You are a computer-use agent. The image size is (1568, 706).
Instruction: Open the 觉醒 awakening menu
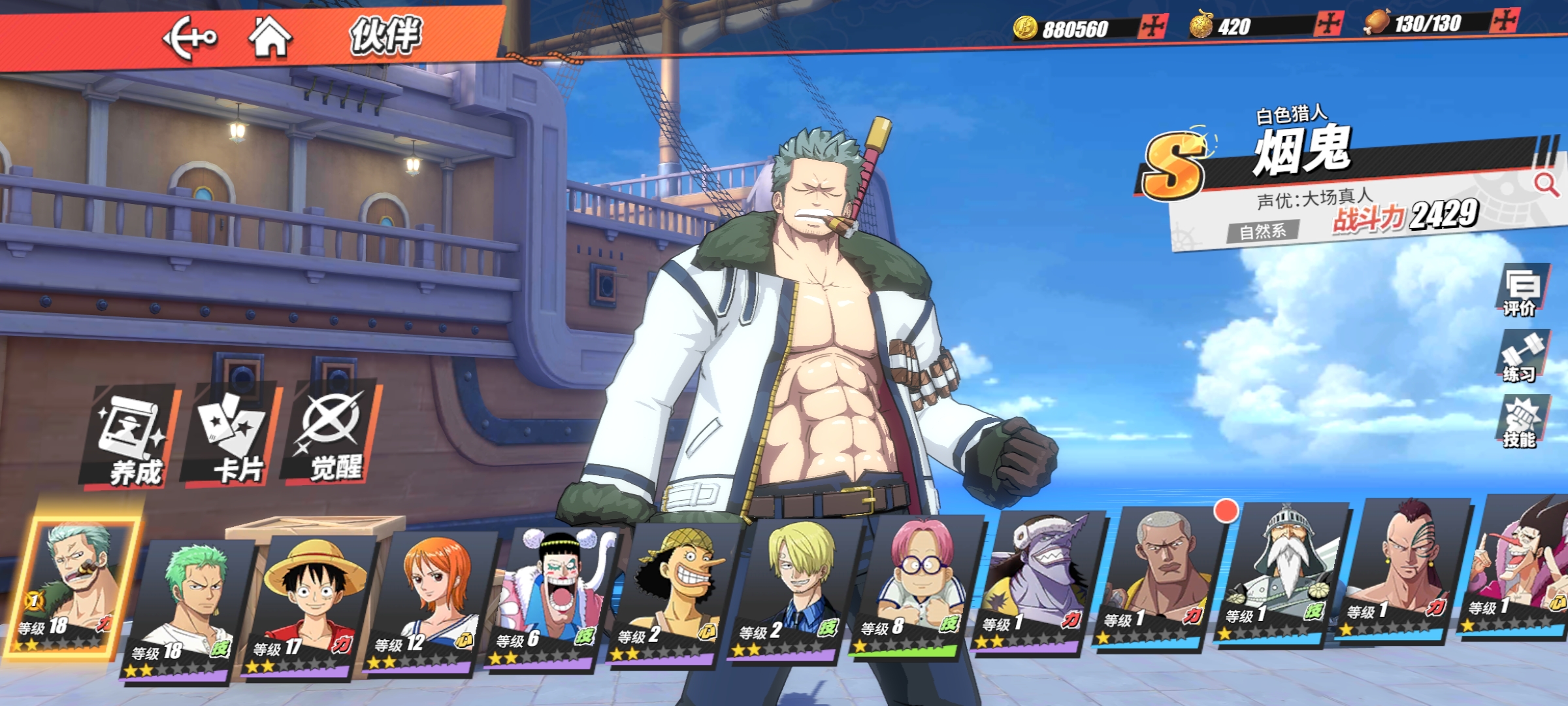(x=332, y=433)
